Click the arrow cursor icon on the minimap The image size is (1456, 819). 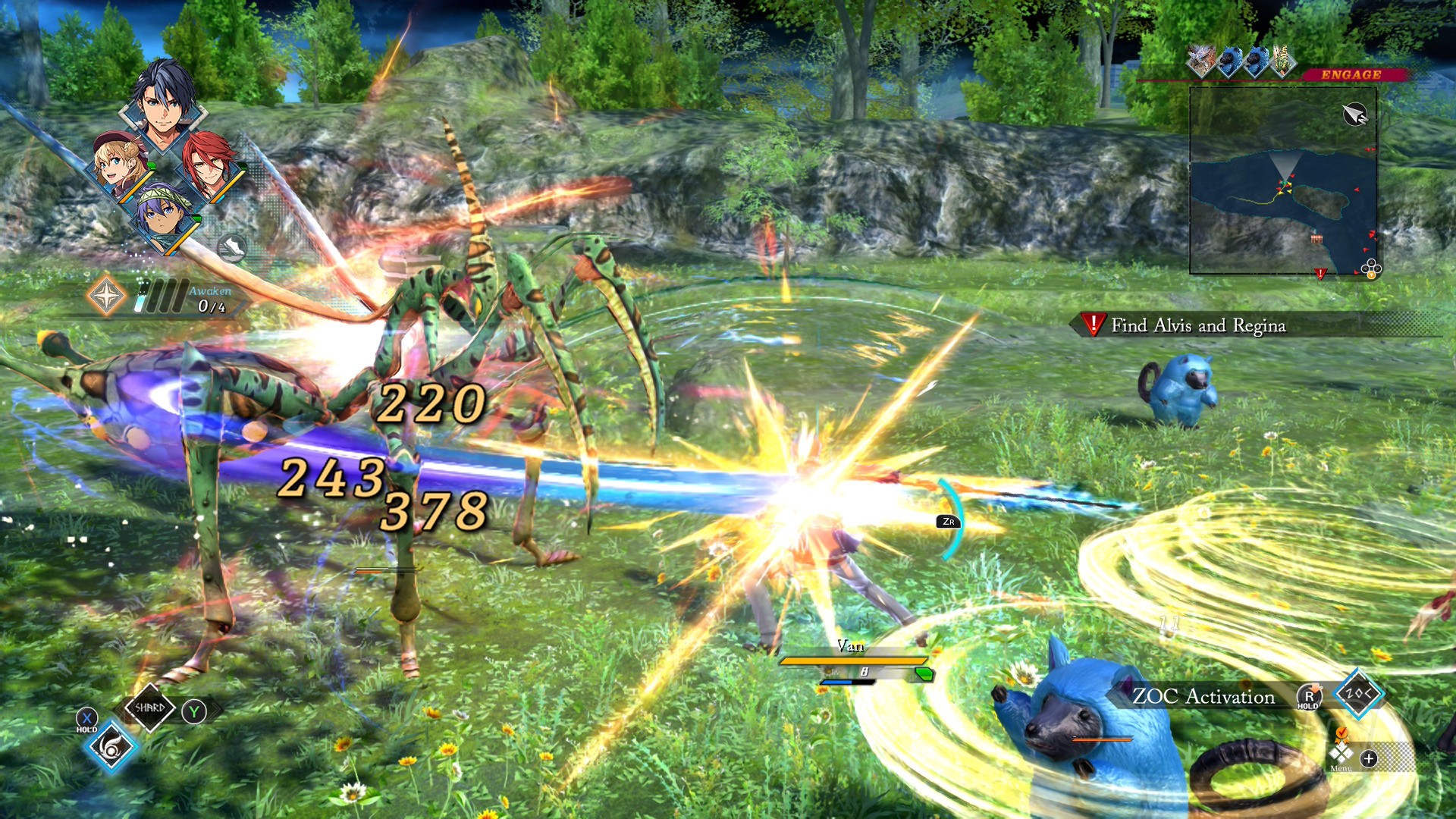tap(1354, 115)
